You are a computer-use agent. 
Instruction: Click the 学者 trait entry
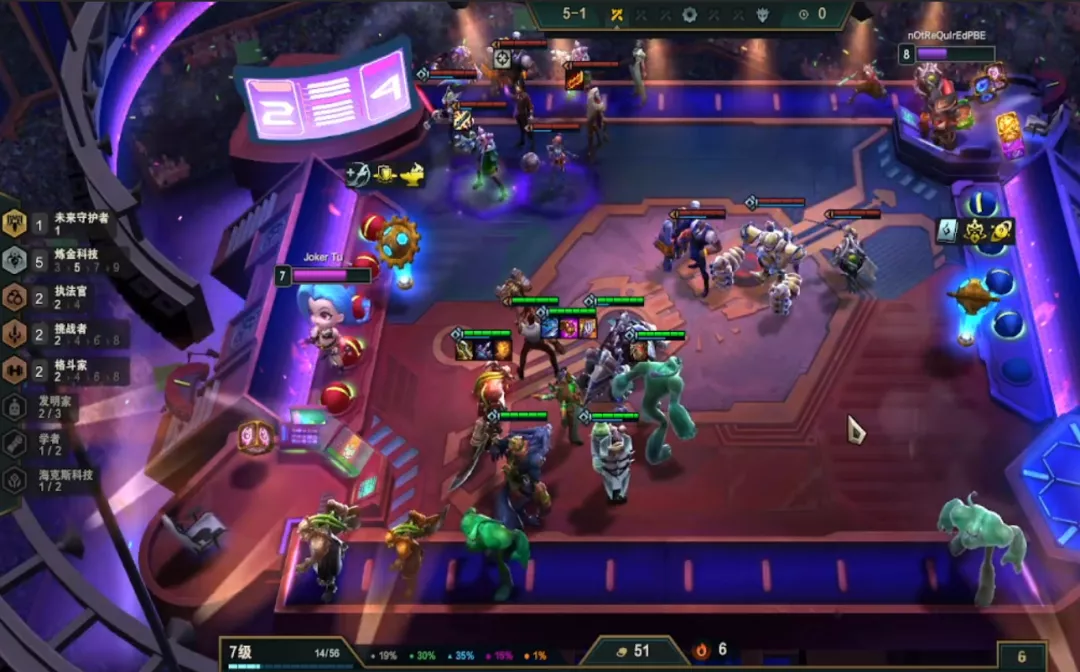tap(50, 443)
